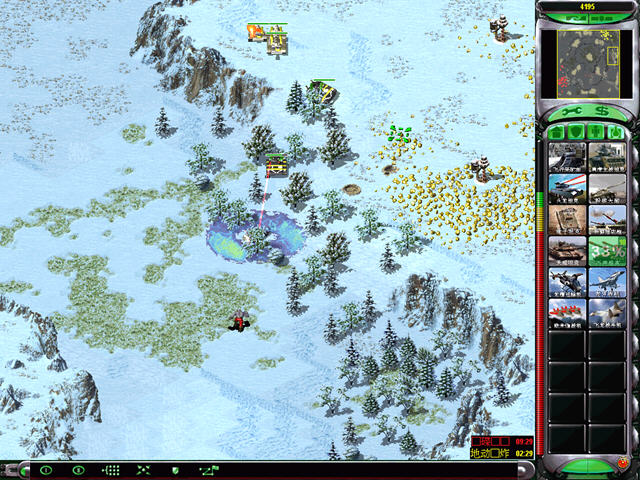Choose the tank icon with red-white stripes
This screenshot has height=480, width=640.
pos(567,188)
